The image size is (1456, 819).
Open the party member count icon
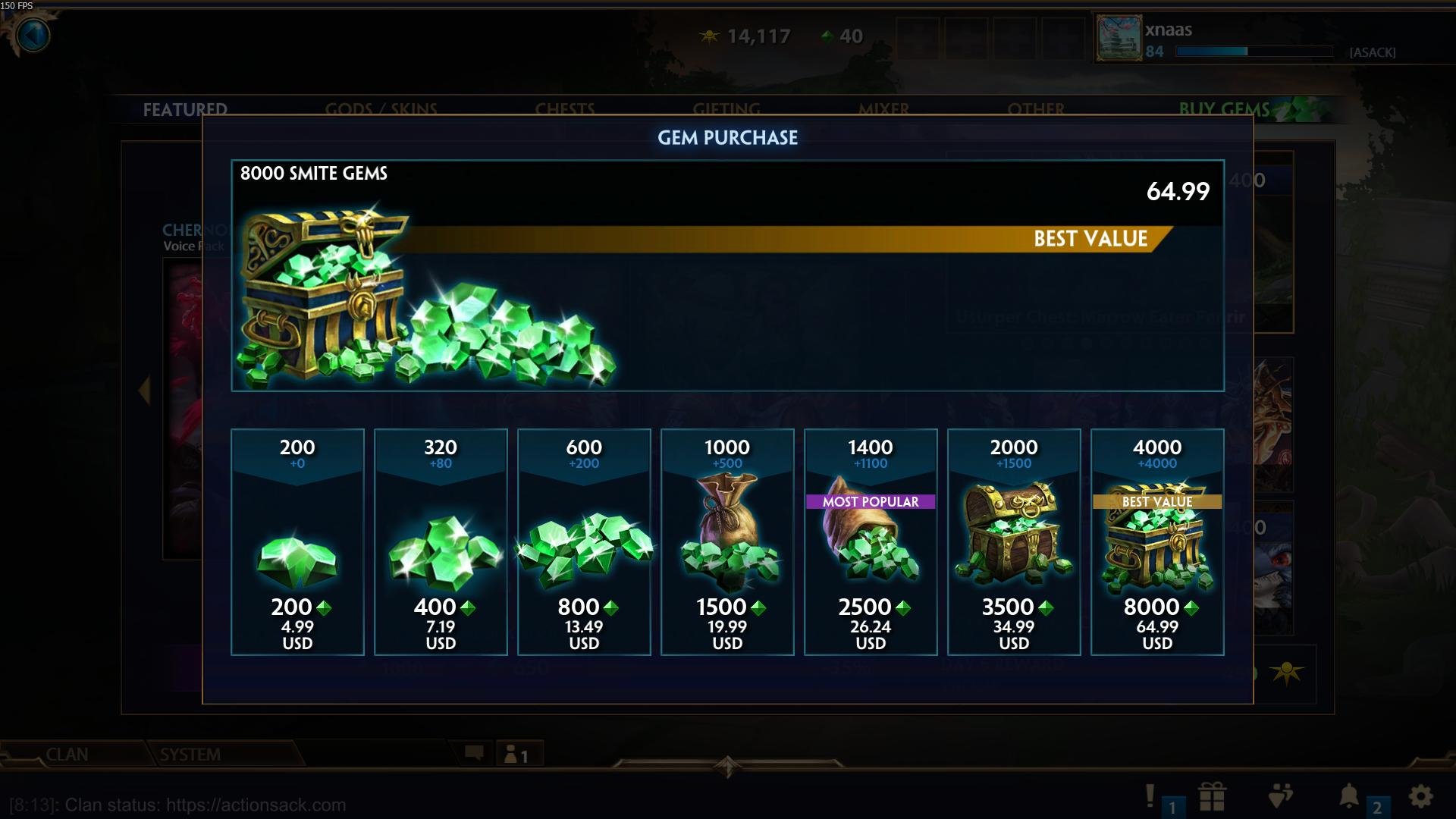(x=516, y=755)
